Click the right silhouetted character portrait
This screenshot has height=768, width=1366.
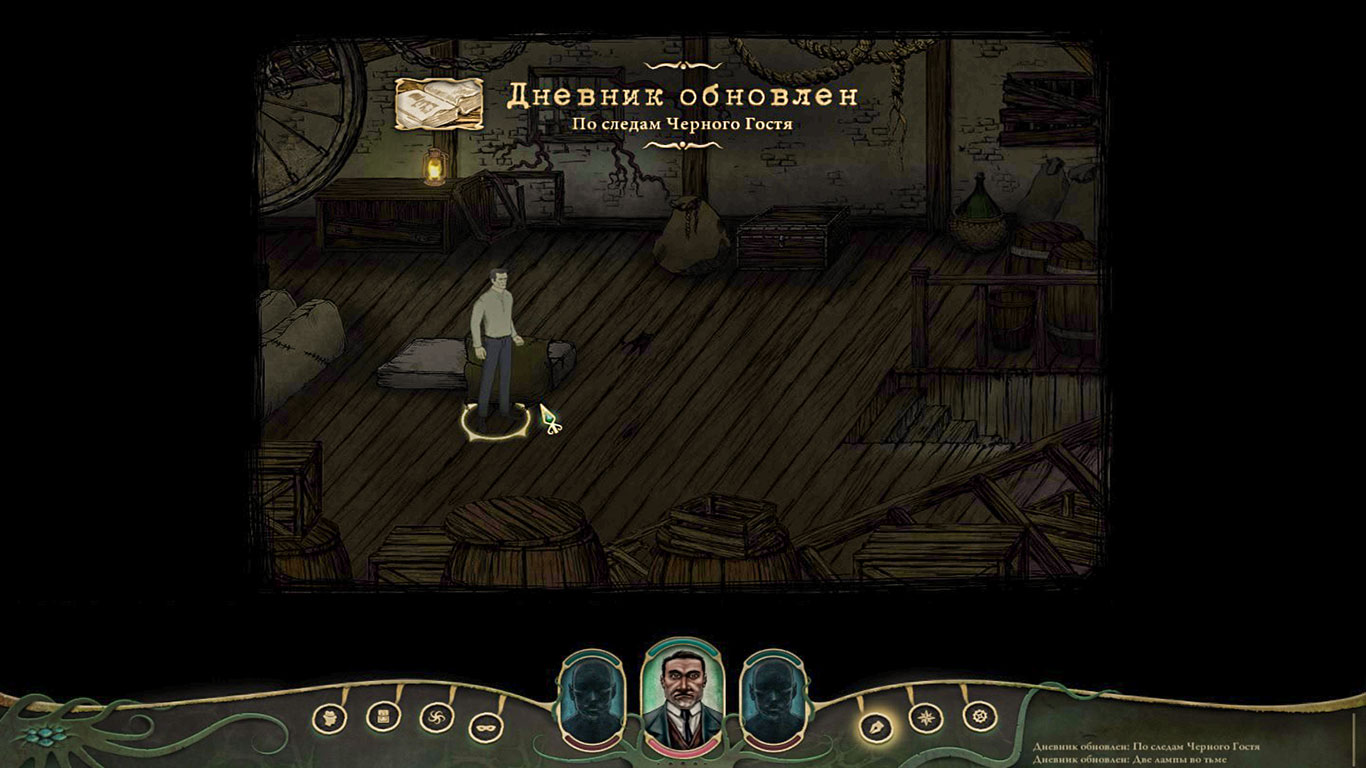point(773,698)
